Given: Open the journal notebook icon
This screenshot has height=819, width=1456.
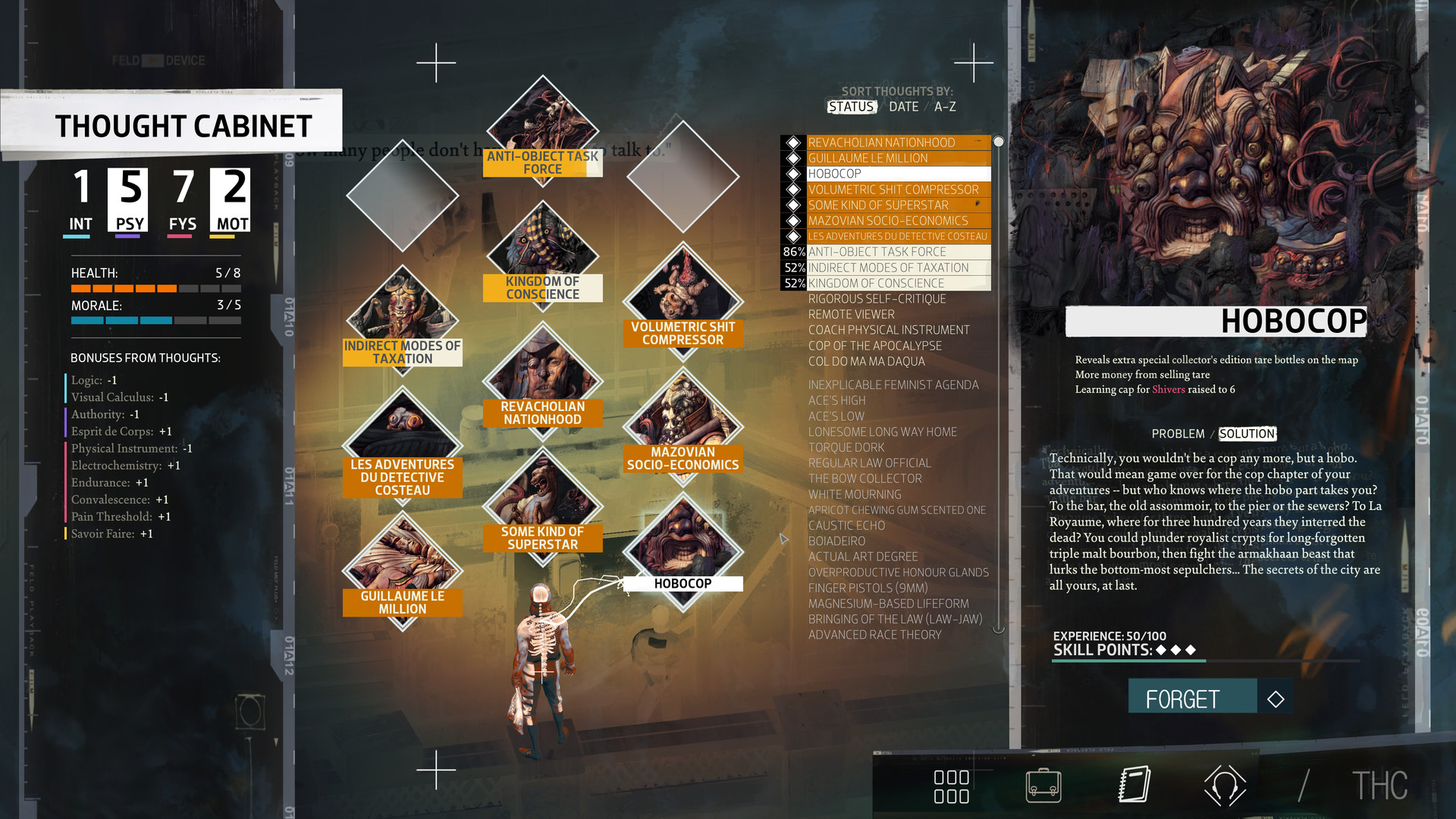Looking at the screenshot, I should [1132, 786].
